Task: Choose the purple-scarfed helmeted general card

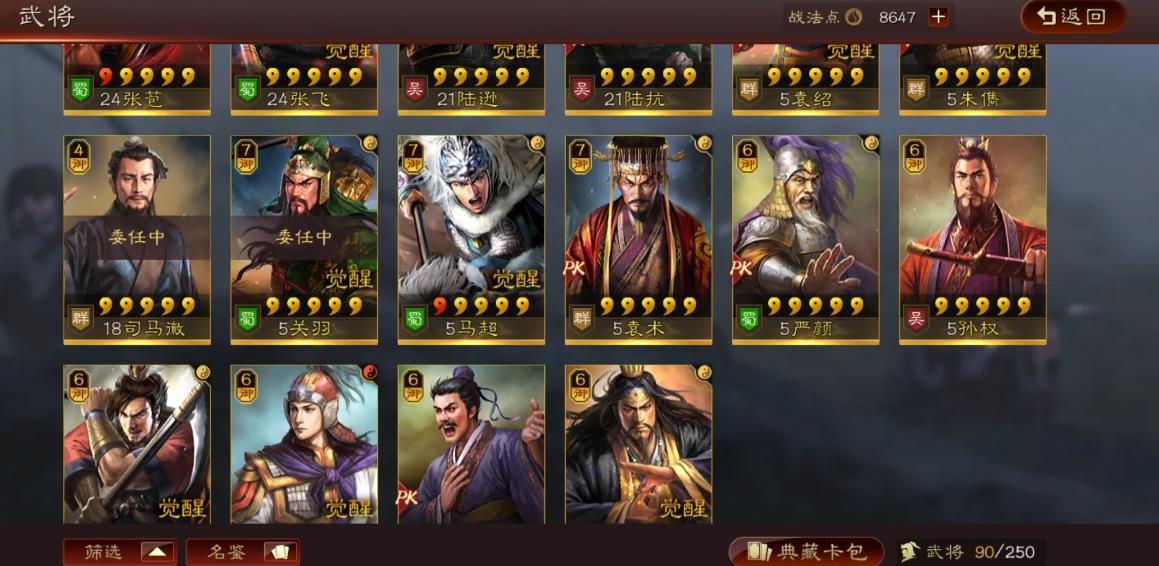Action: pyautogui.click(x=304, y=443)
